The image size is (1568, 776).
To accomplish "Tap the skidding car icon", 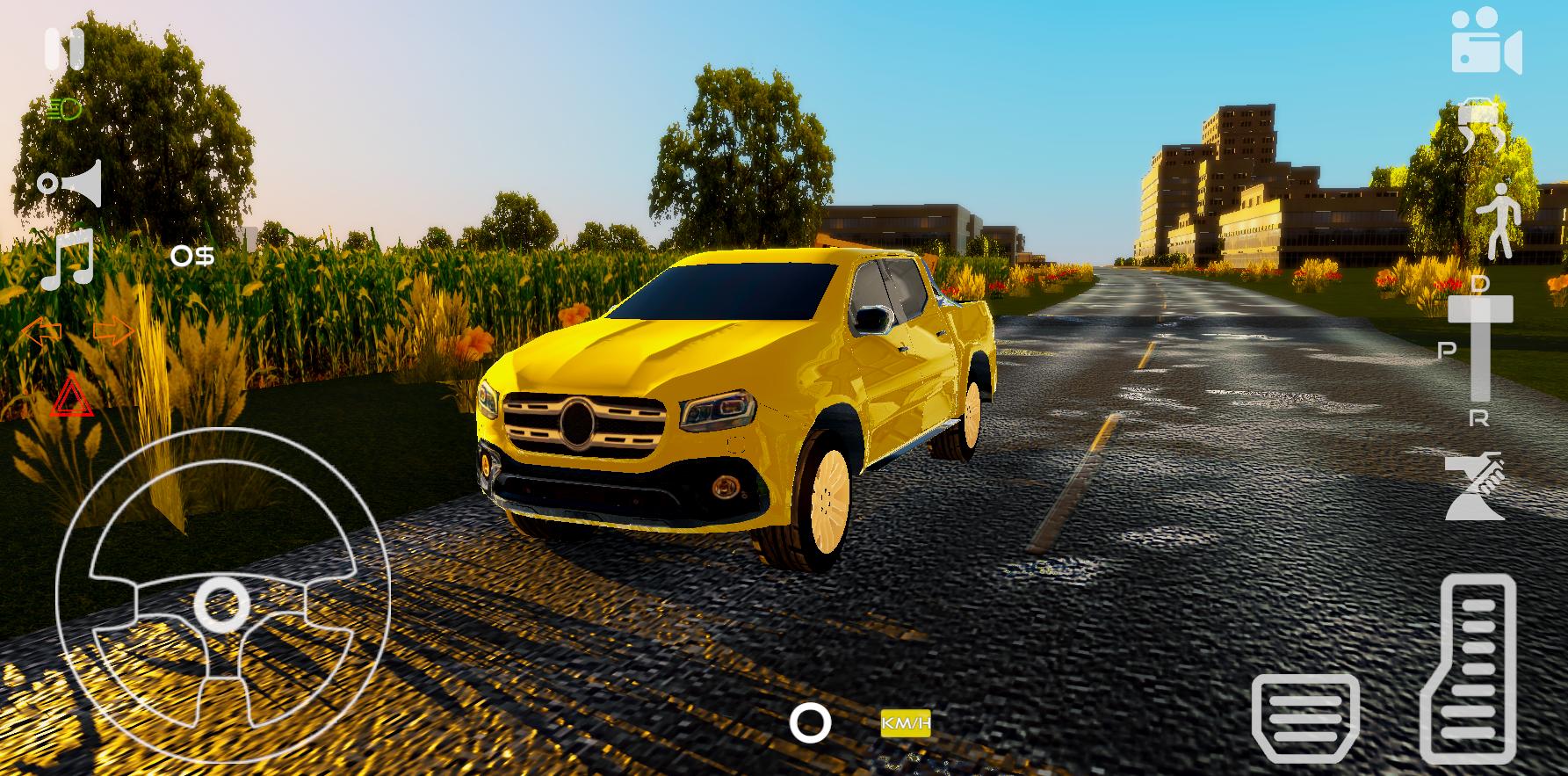I will click(1482, 126).
